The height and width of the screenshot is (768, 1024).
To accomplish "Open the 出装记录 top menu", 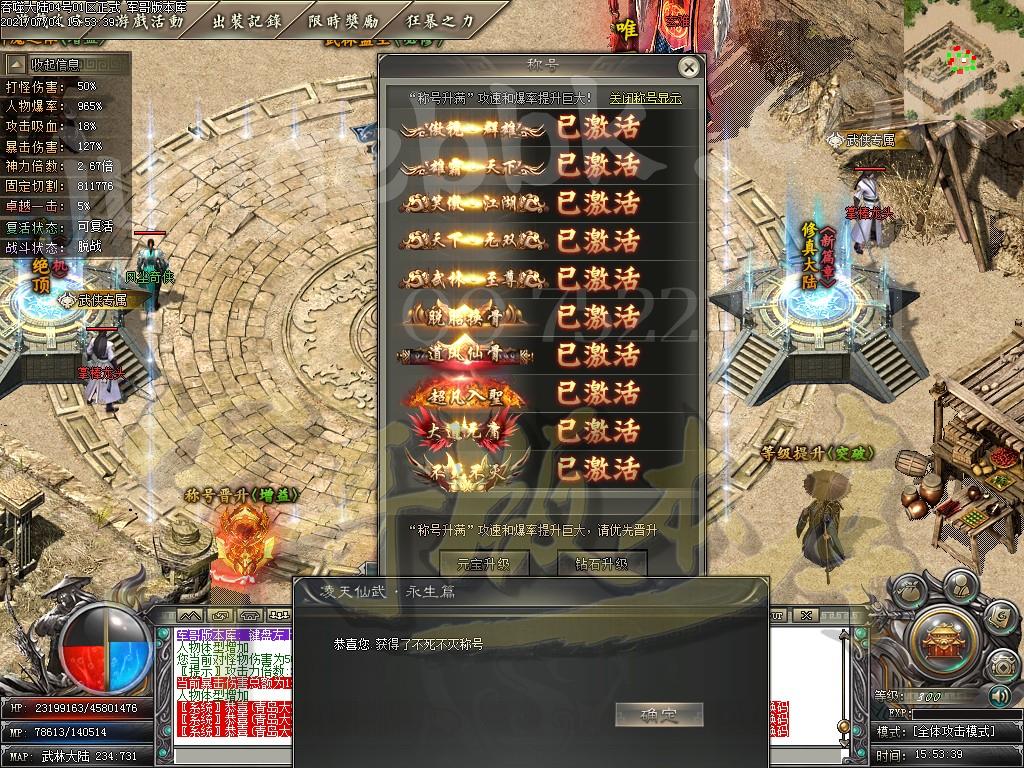I will 246,20.
